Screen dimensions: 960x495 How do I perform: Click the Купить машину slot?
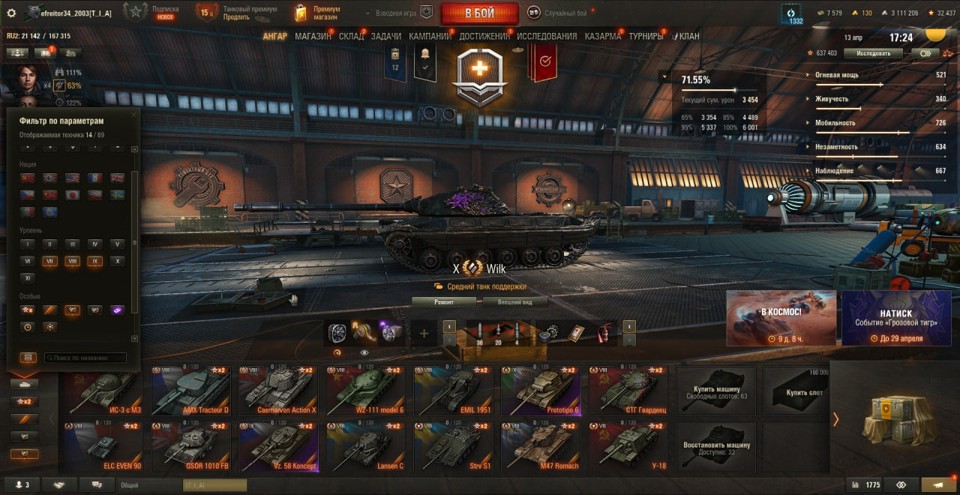[714, 390]
